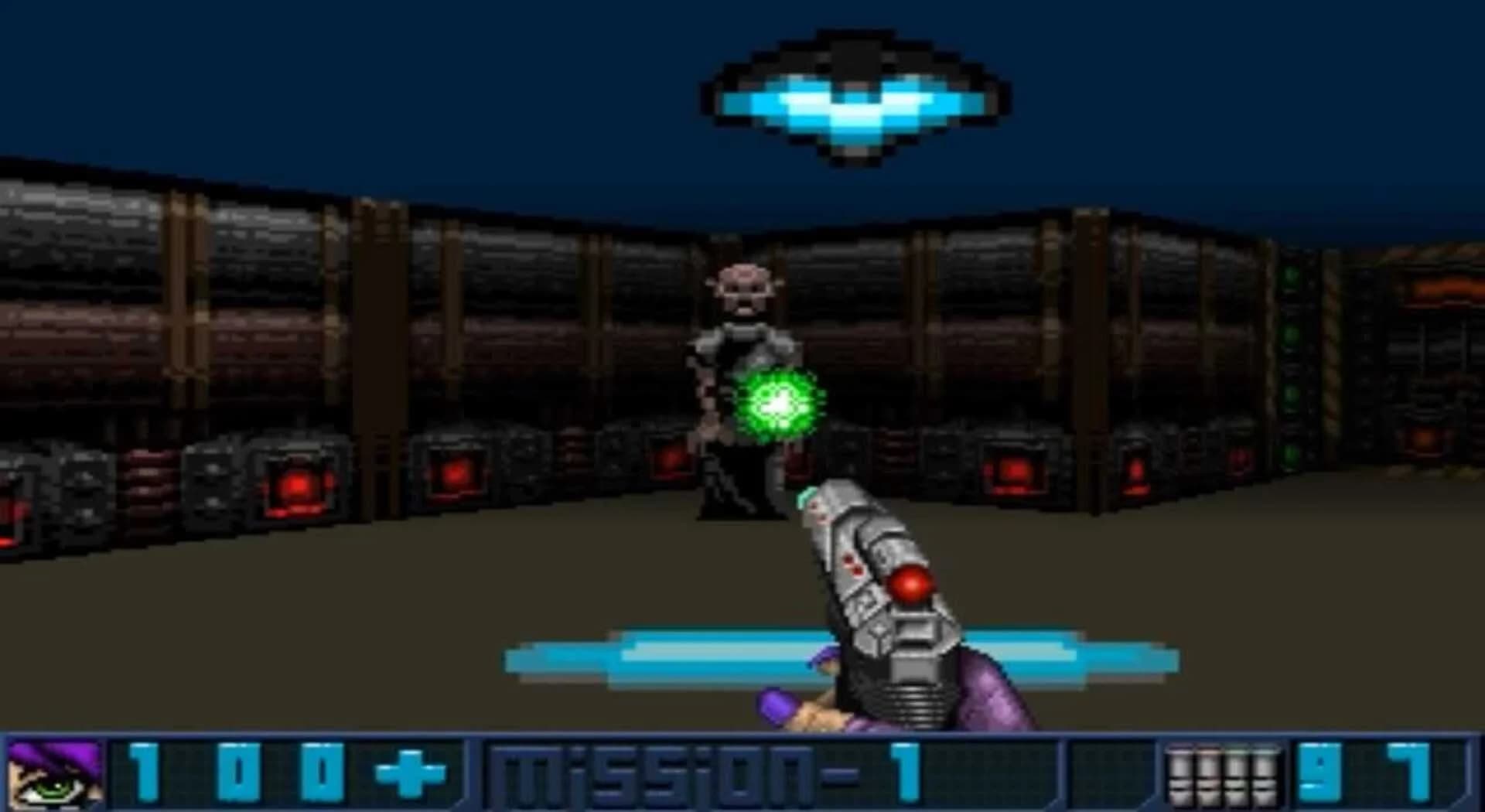Toggle the red alarm light on the left wall

point(298,483)
